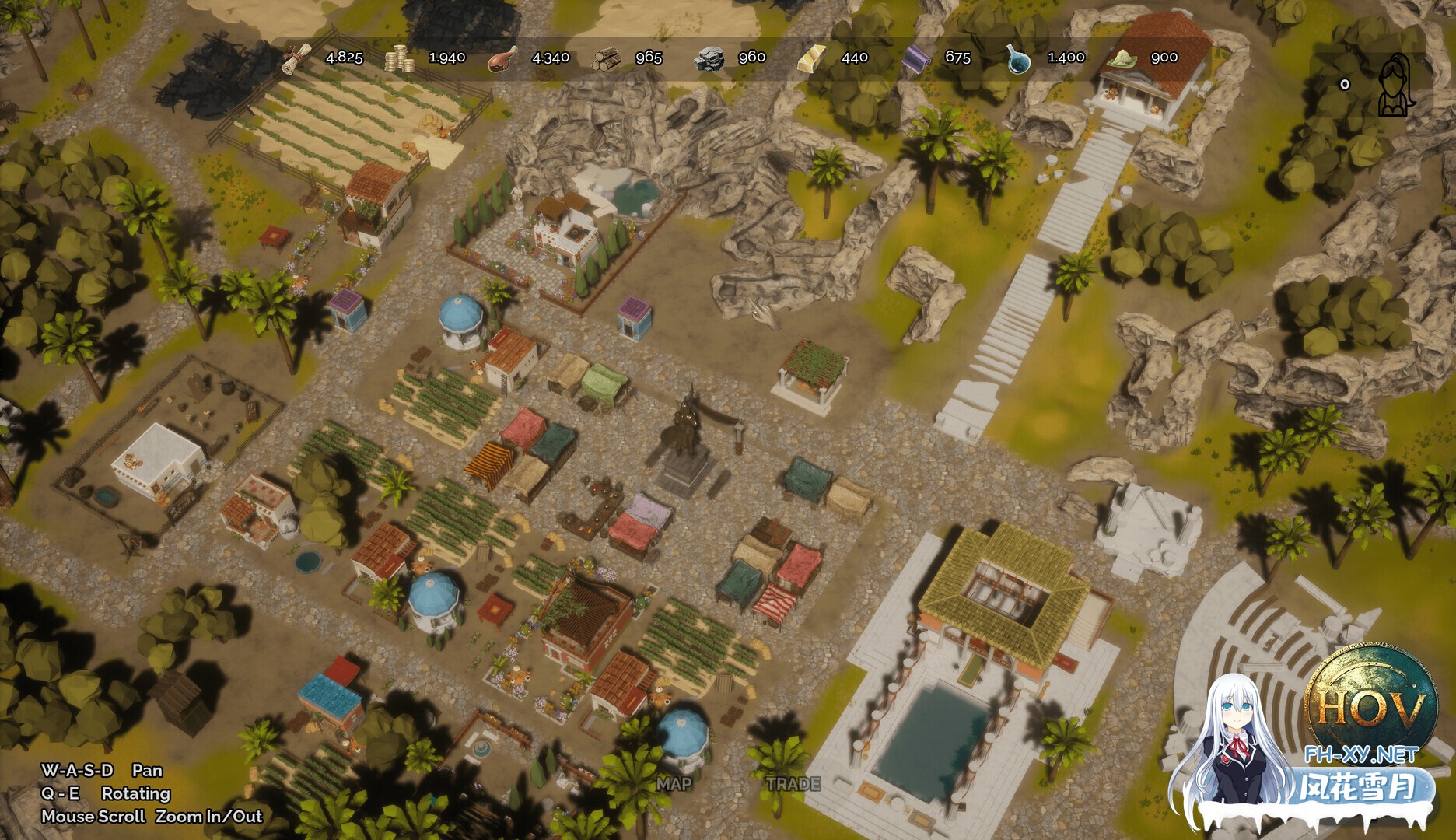Click the purple cloth roll icon
Screen dimensions: 1456x840
(x=915, y=58)
